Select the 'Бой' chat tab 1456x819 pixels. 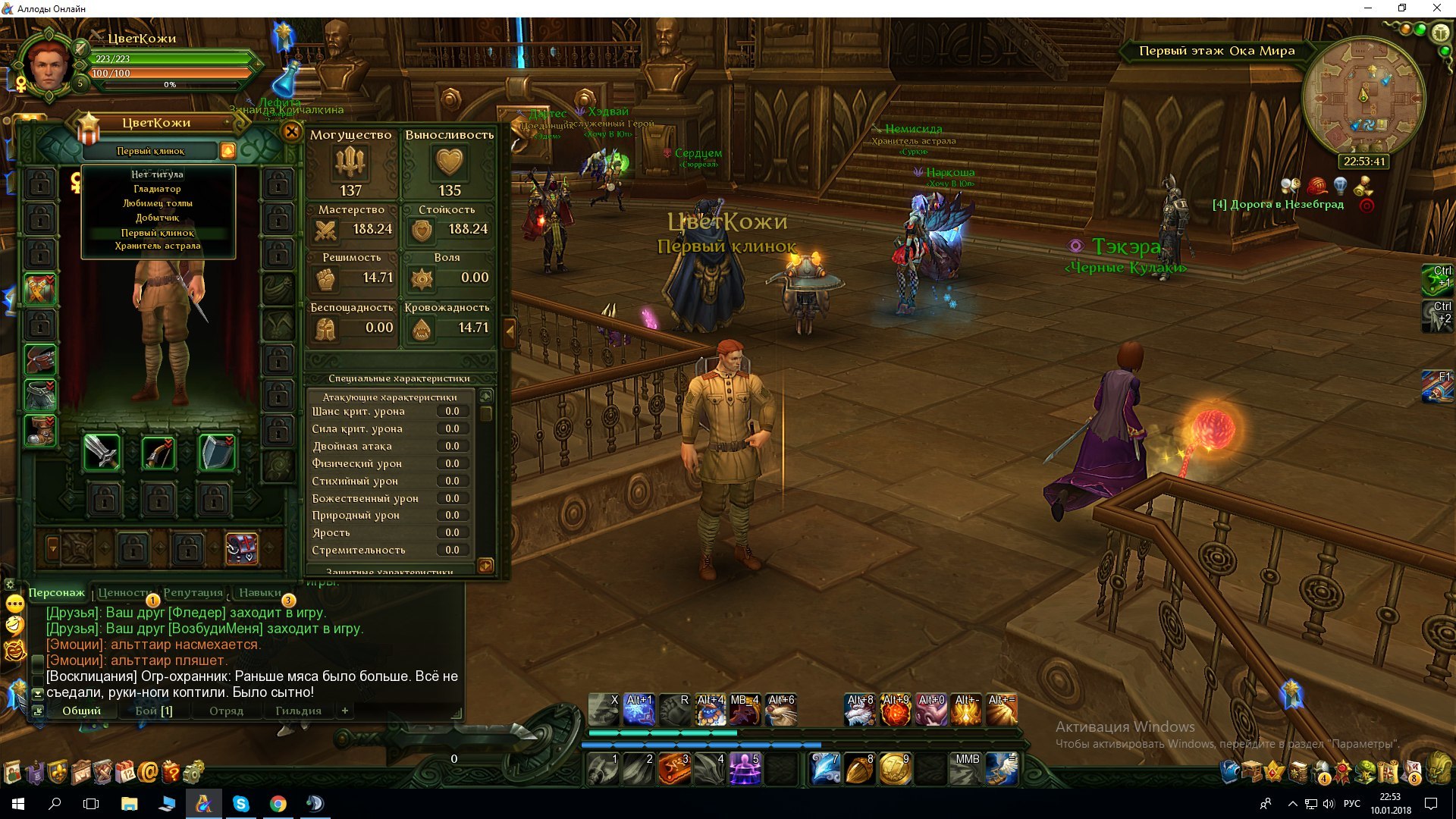tap(154, 711)
